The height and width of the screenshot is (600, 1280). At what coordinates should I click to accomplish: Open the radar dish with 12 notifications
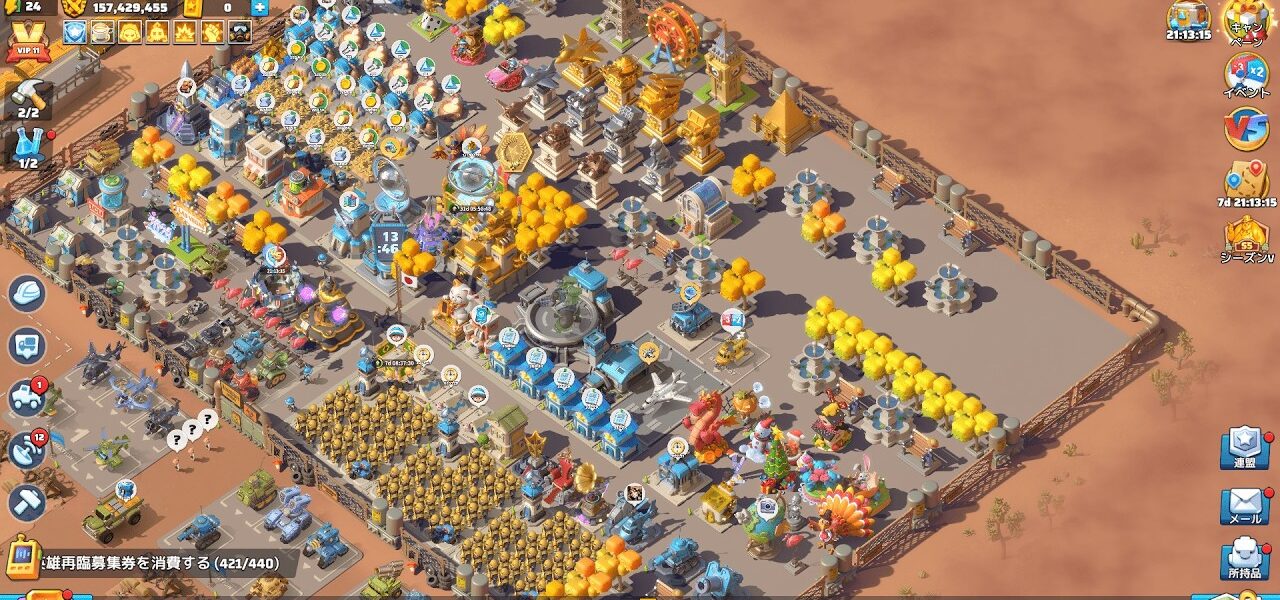pos(27,451)
